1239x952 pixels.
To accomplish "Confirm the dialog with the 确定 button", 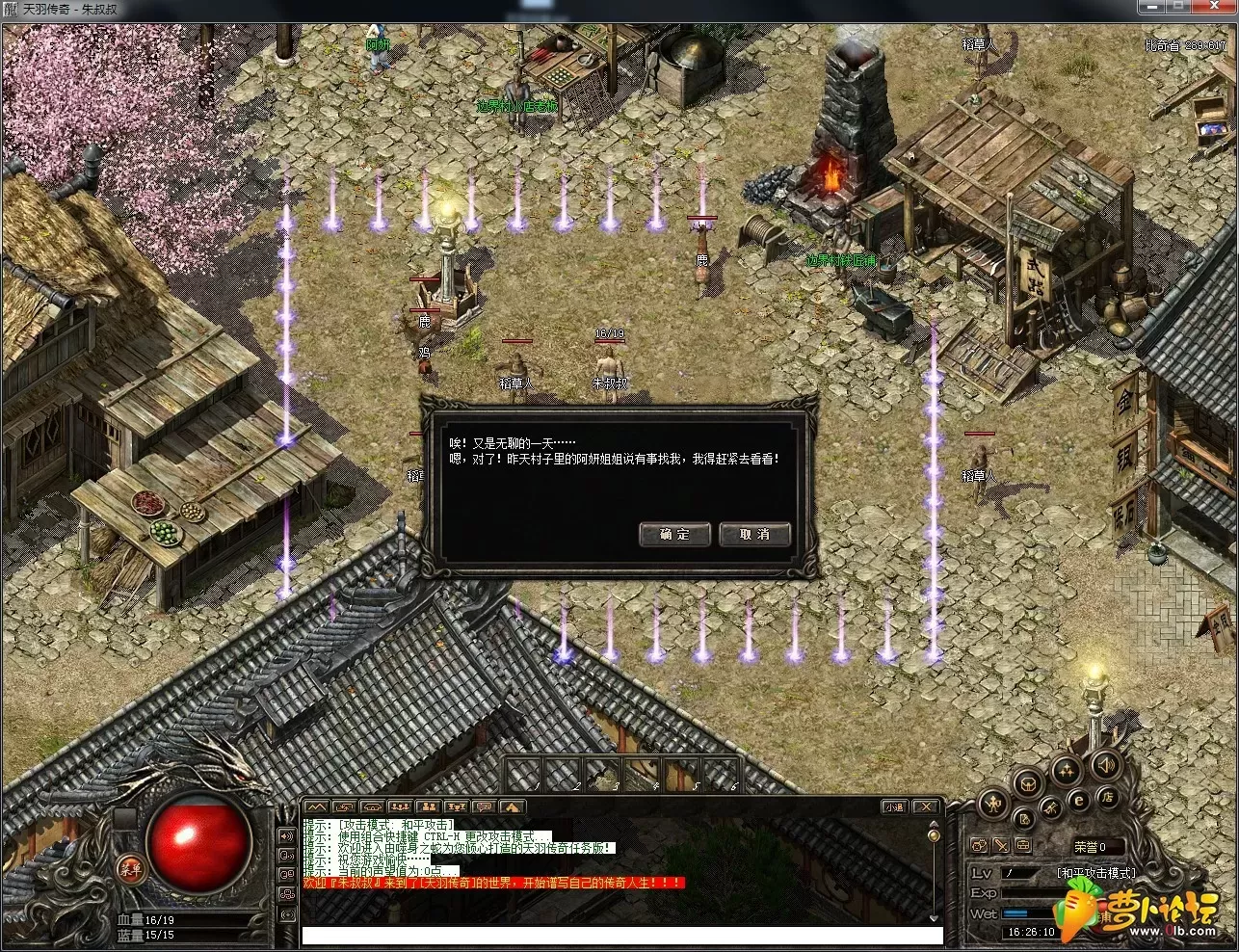I will (674, 534).
